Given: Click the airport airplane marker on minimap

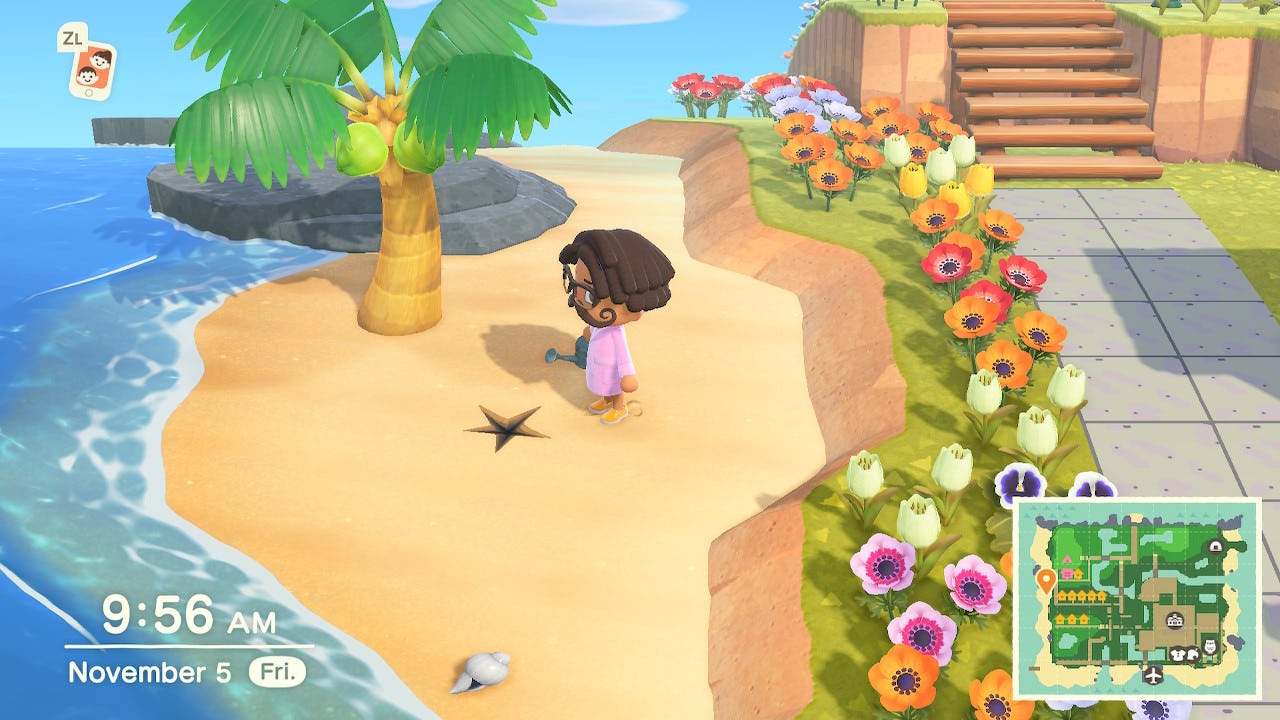Looking at the screenshot, I should [1154, 674].
